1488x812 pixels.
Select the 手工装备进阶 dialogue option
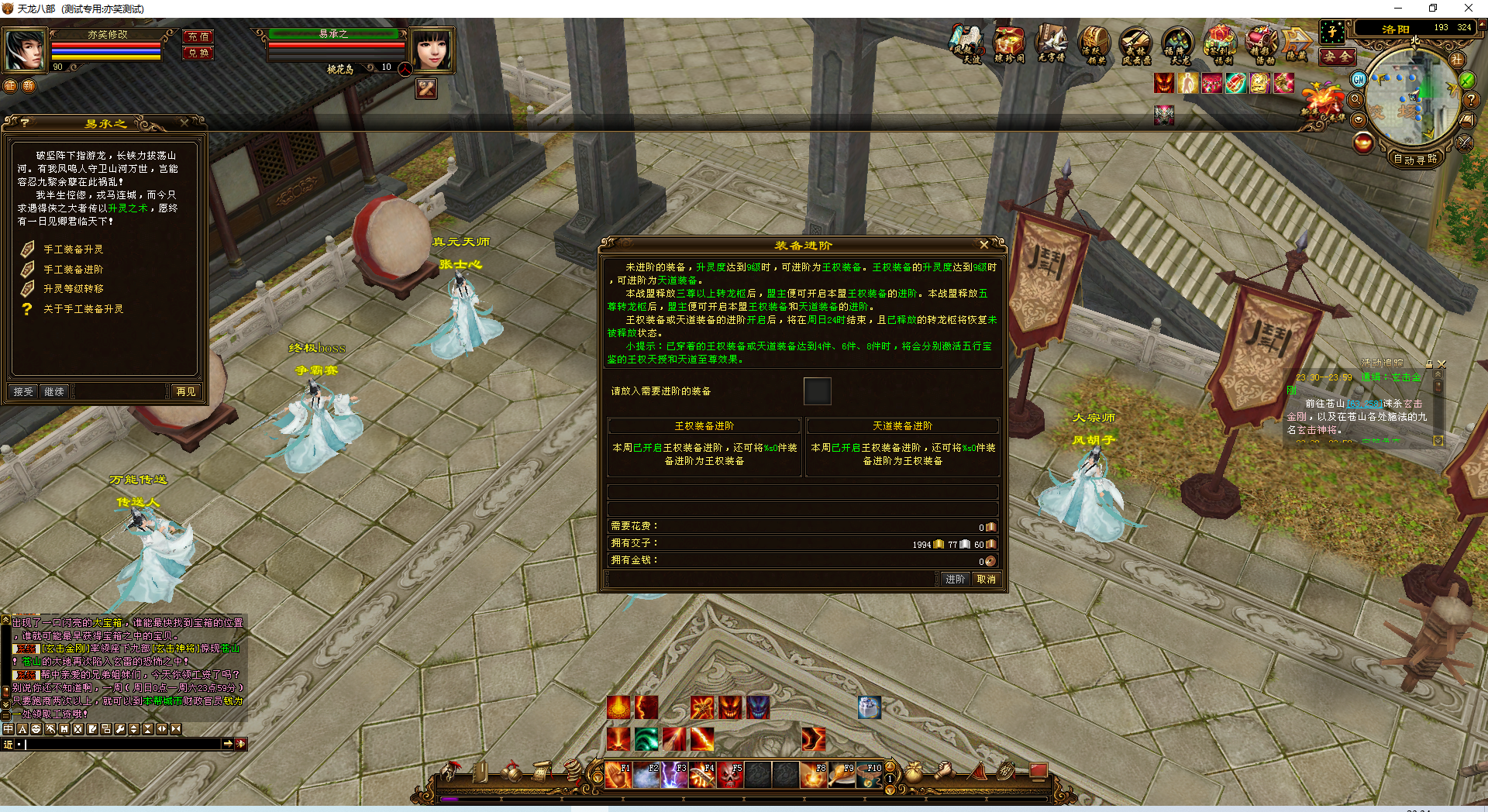tap(74, 270)
